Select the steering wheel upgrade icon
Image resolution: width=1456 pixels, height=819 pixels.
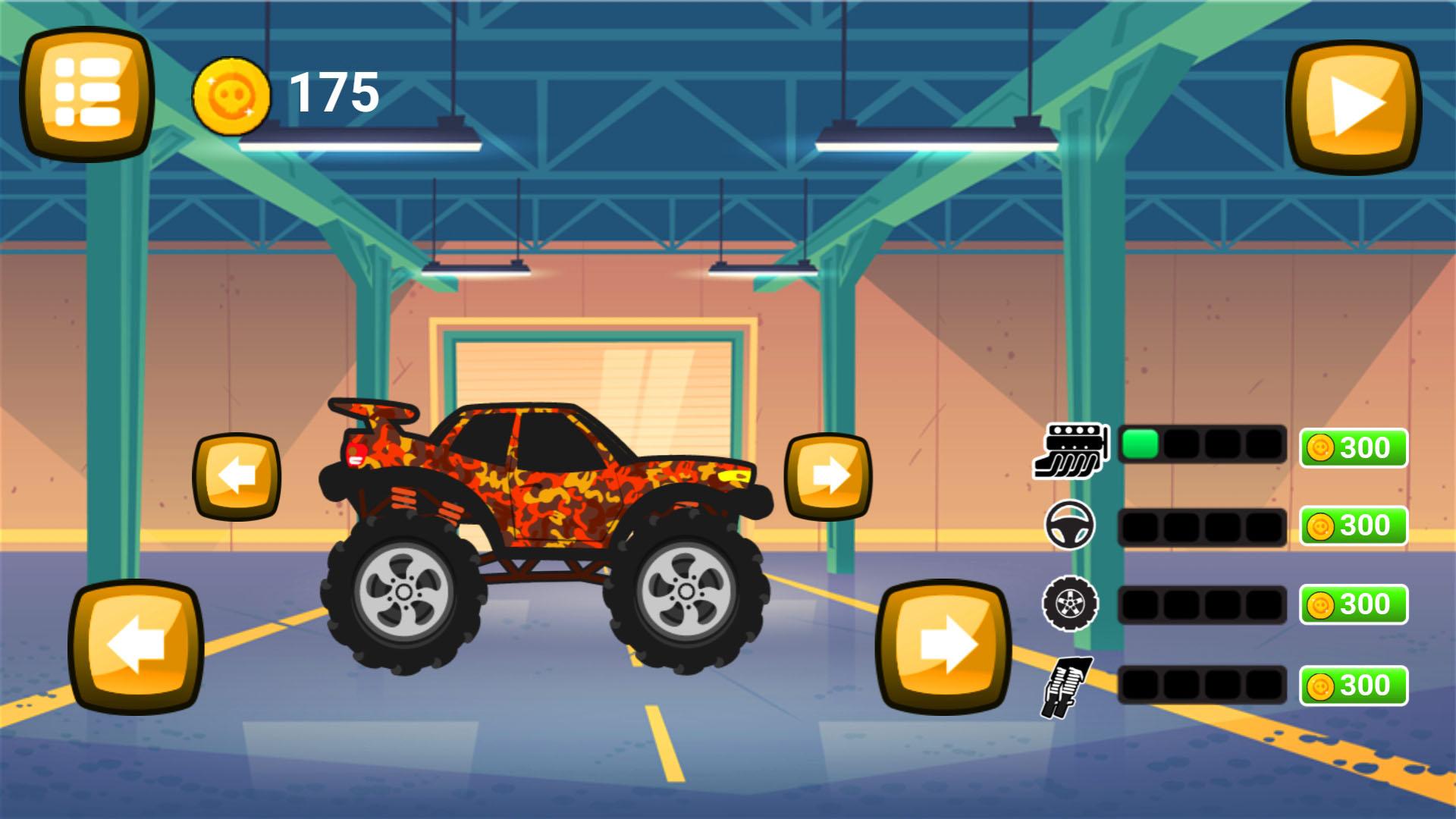(x=1072, y=526)
